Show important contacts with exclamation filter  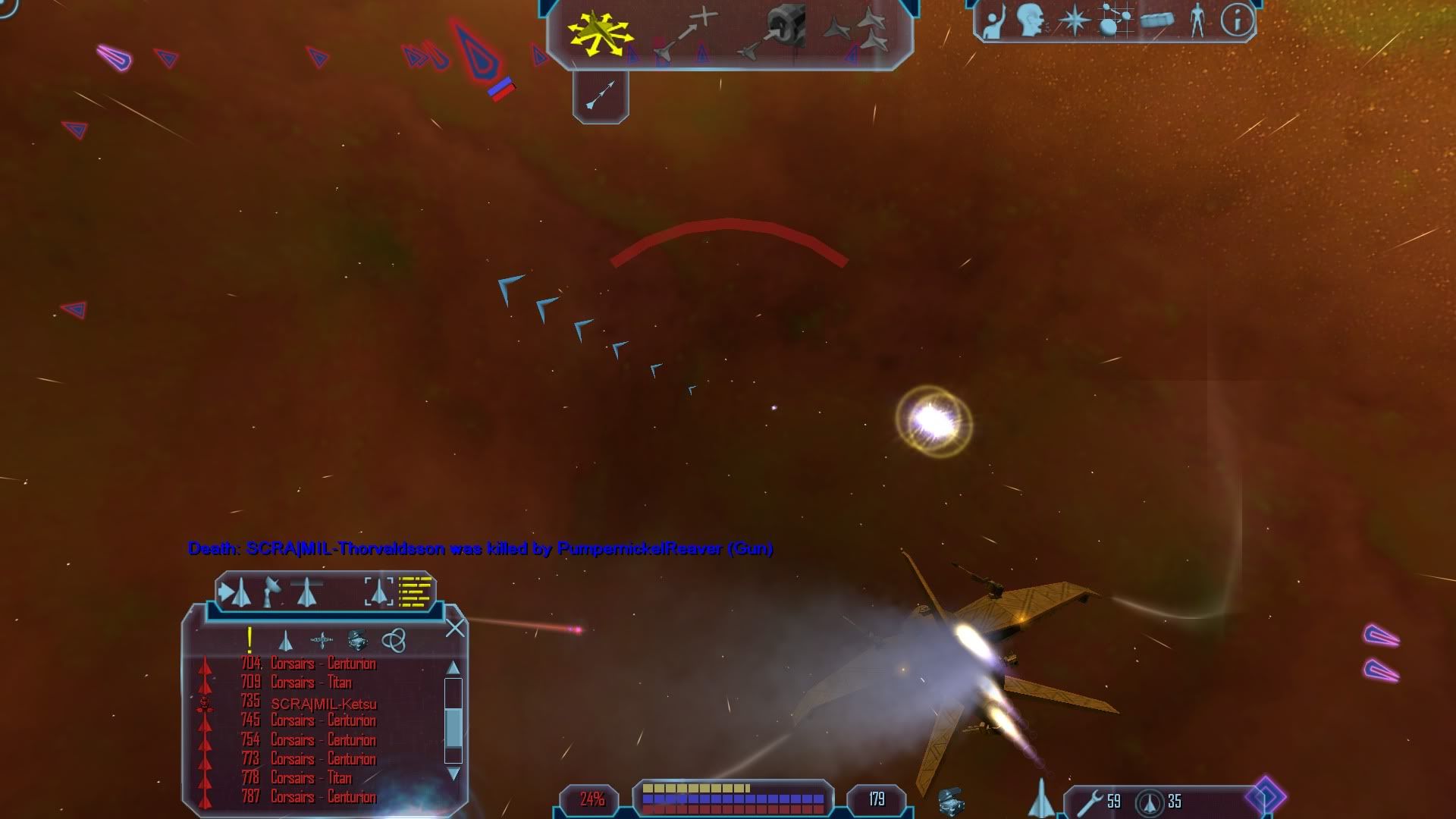pos(249,641)
